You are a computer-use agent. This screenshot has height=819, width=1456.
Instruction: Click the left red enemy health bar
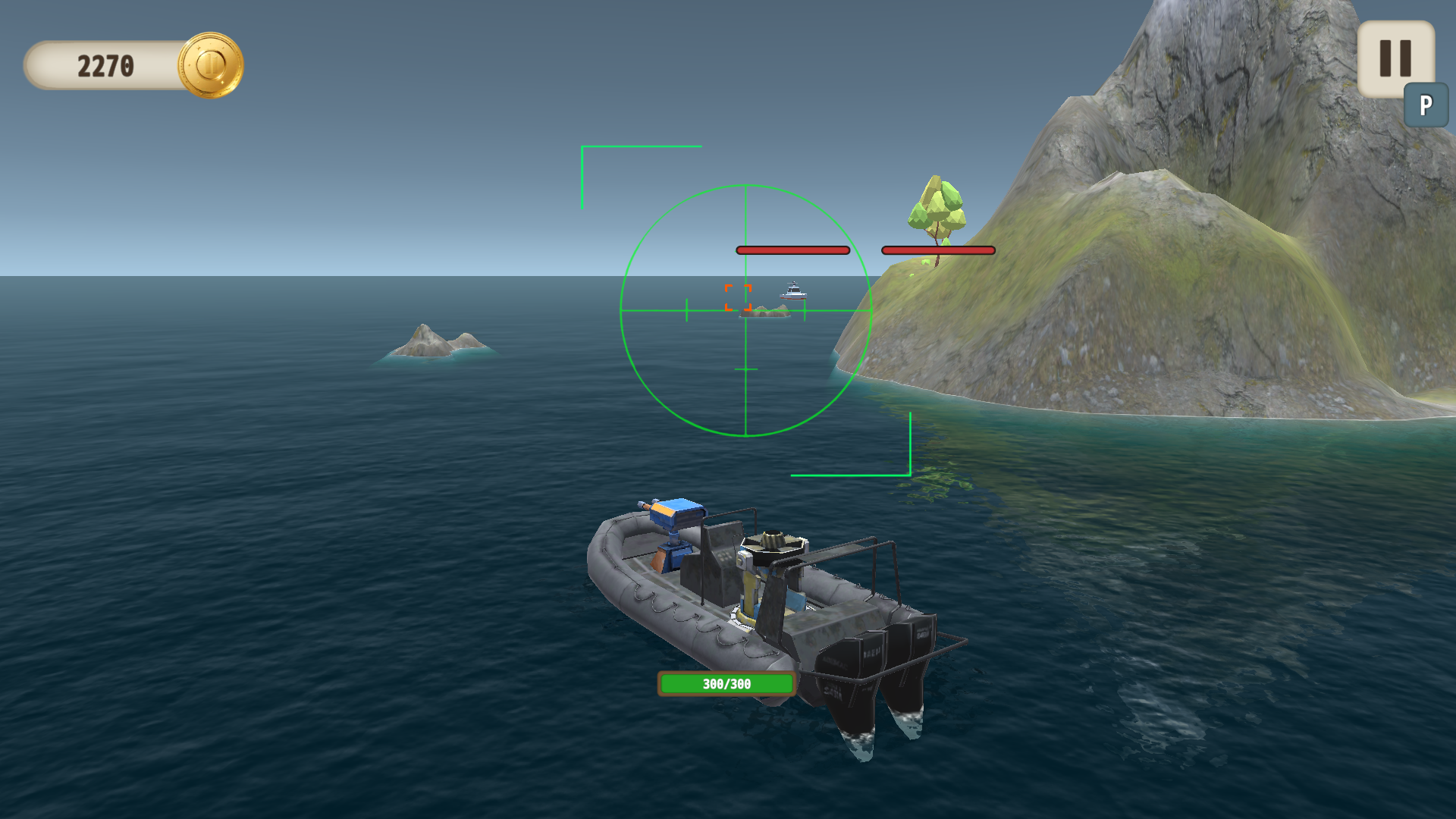[x=792, y=249]
